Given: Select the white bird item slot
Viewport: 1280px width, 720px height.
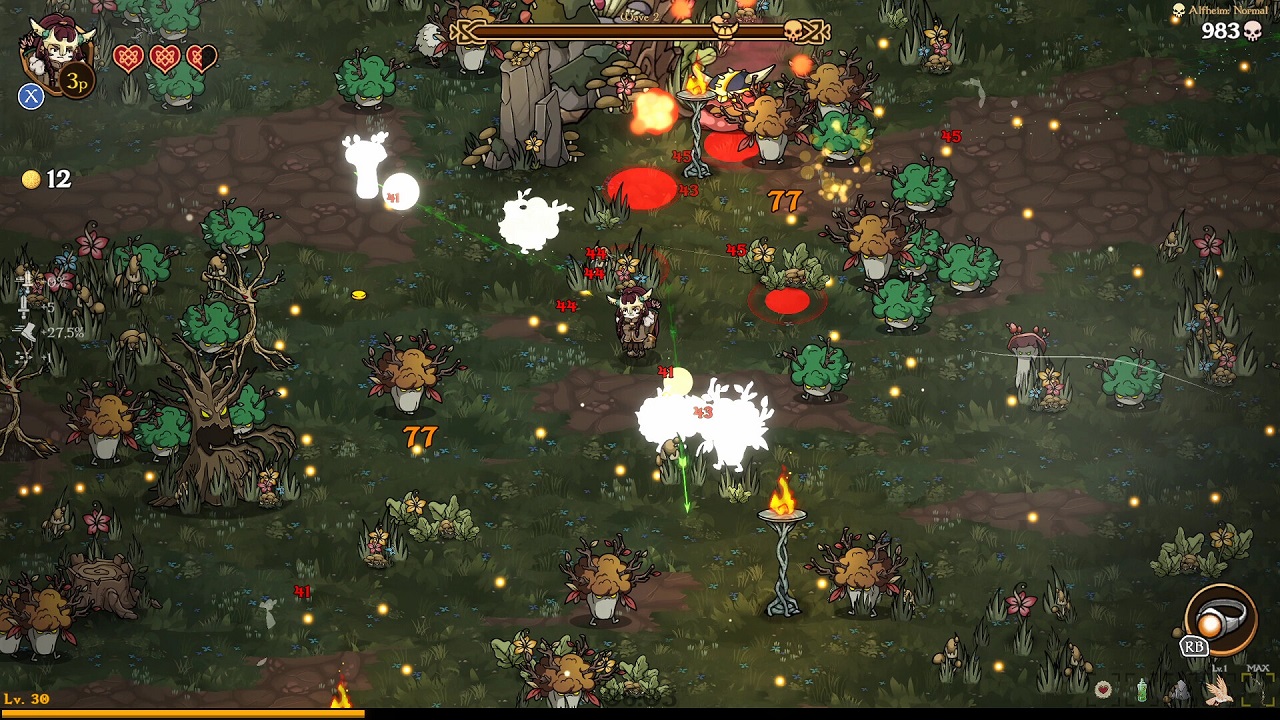Looking at the screenshot, I should pos(1219,689).
